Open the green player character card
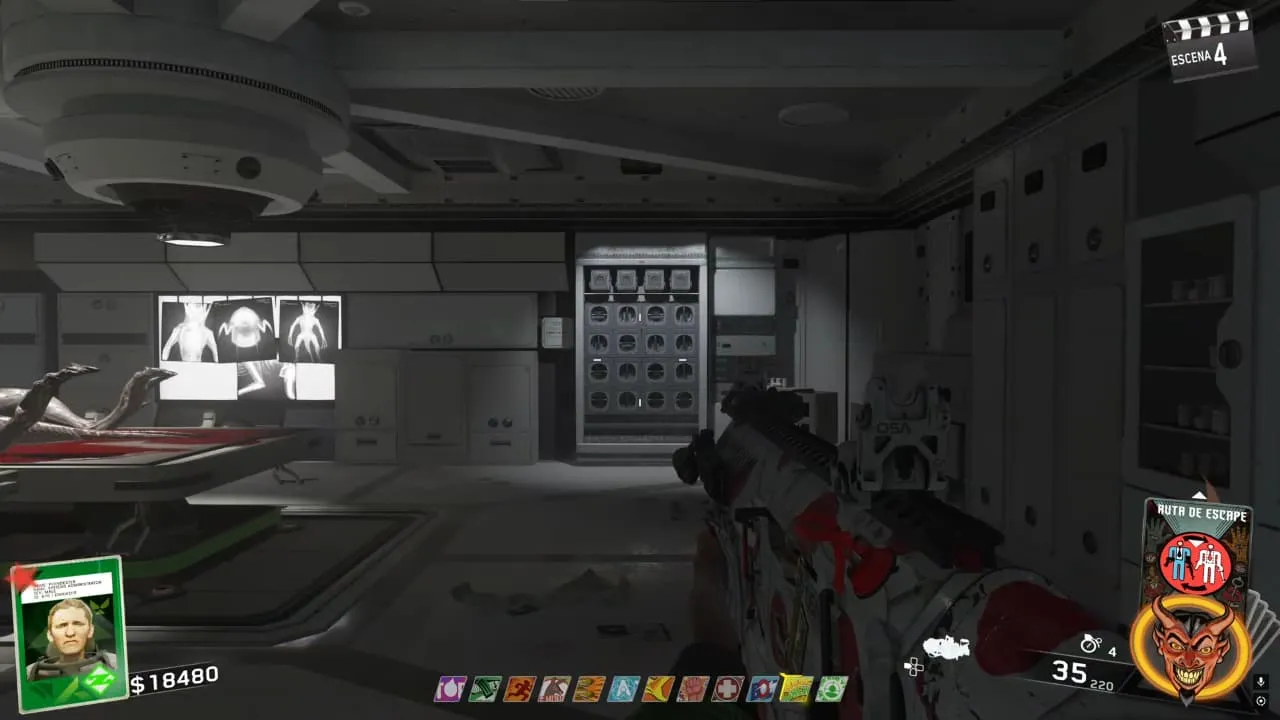Viewport: 1280px width, 720px height. pos(68,634)
